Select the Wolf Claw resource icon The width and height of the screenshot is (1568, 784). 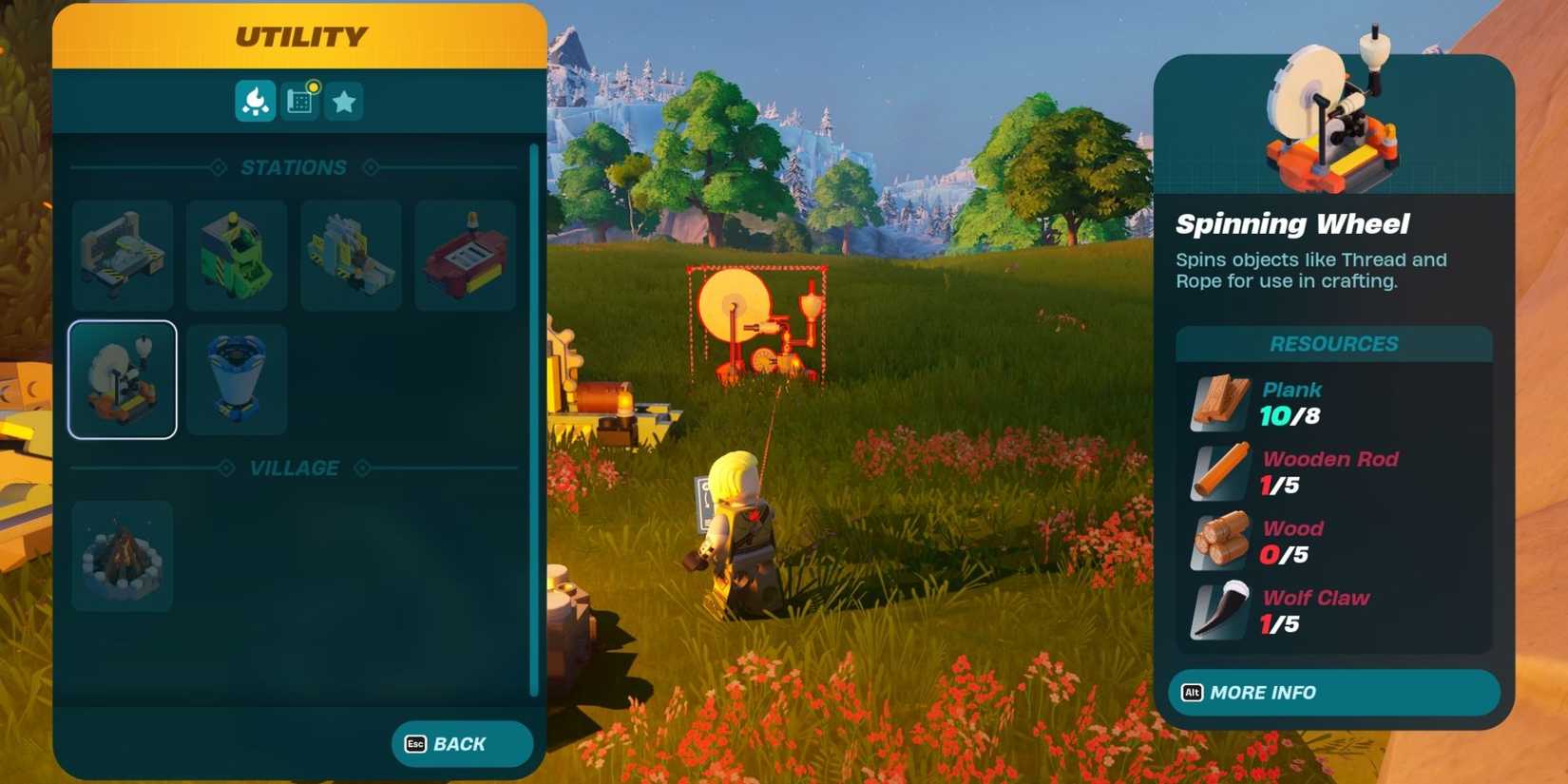click(x=1218, y=611)
